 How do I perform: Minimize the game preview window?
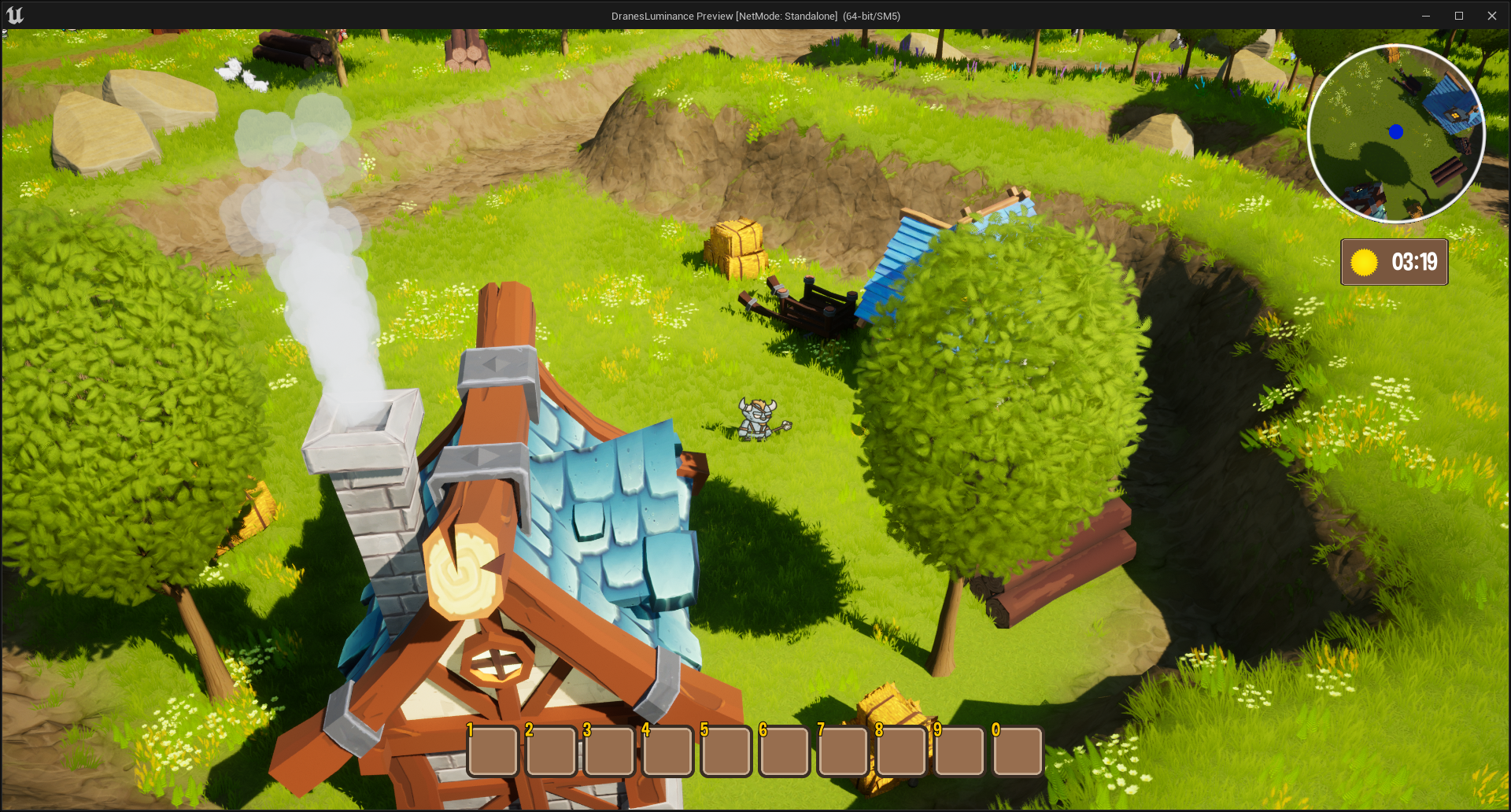[1425, 16]
